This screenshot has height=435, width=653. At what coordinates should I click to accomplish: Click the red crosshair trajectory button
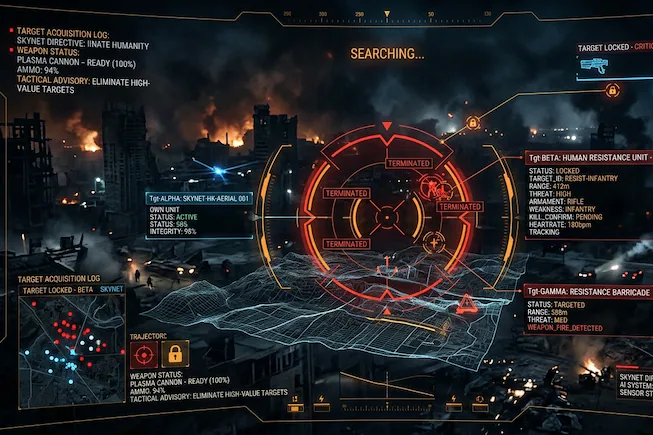tap(144, 352)
